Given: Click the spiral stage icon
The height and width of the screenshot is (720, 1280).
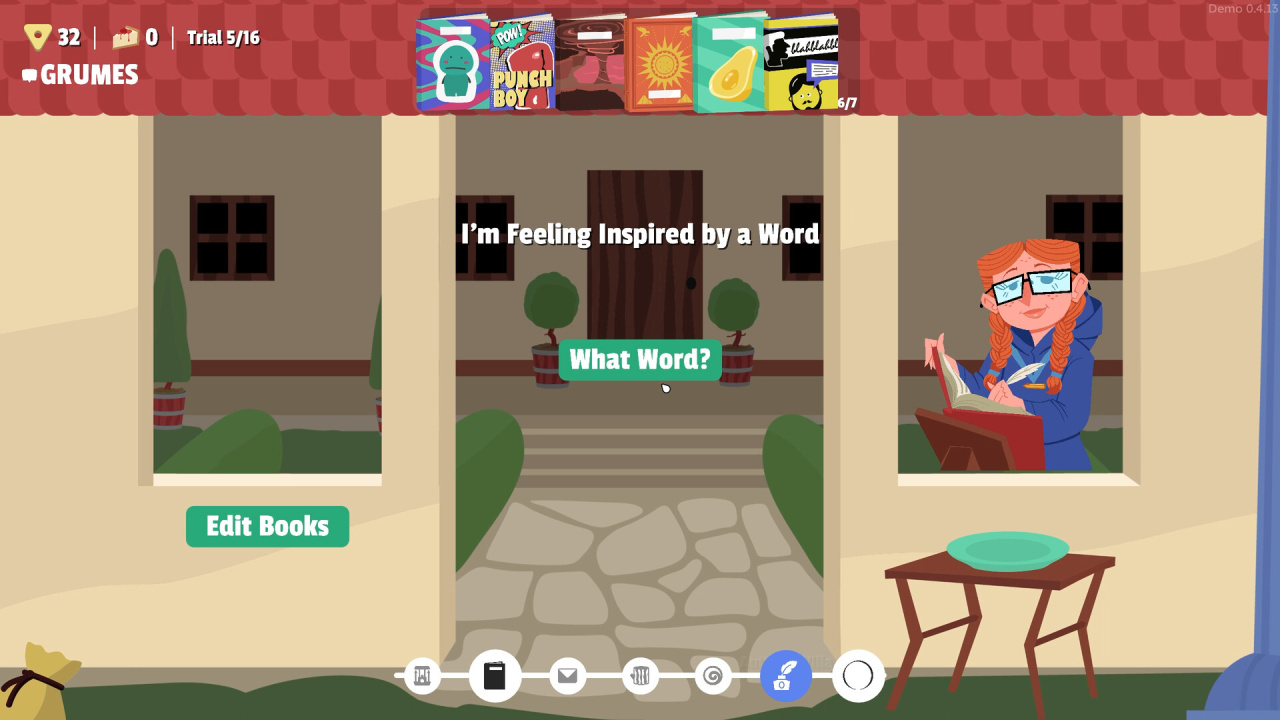Looking at the screenshot, I should tap(712, 676).
